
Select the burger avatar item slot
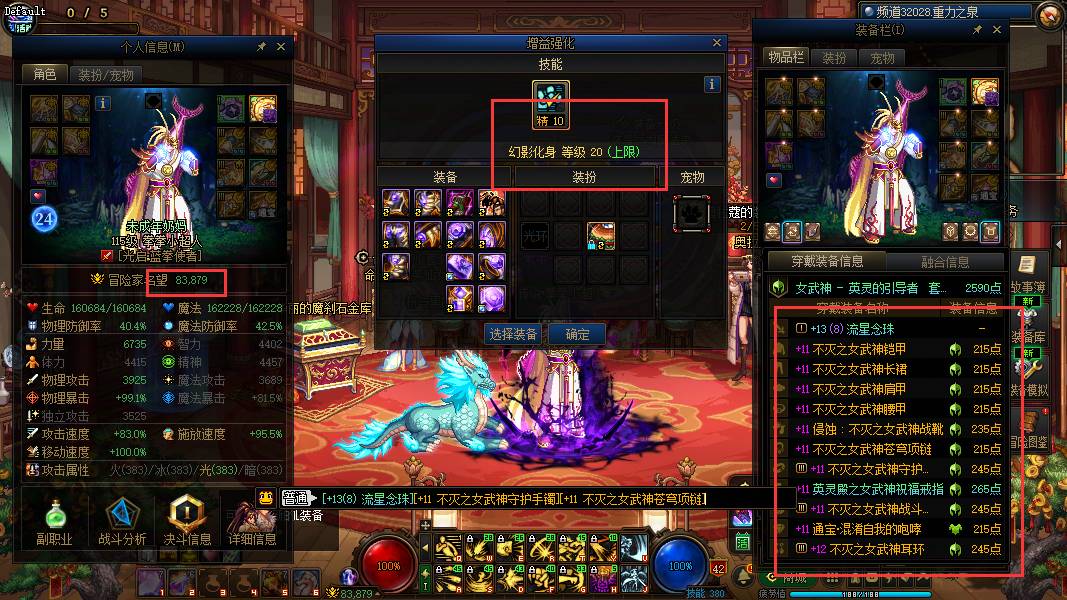pyautogui.click(x=600, y=235)
